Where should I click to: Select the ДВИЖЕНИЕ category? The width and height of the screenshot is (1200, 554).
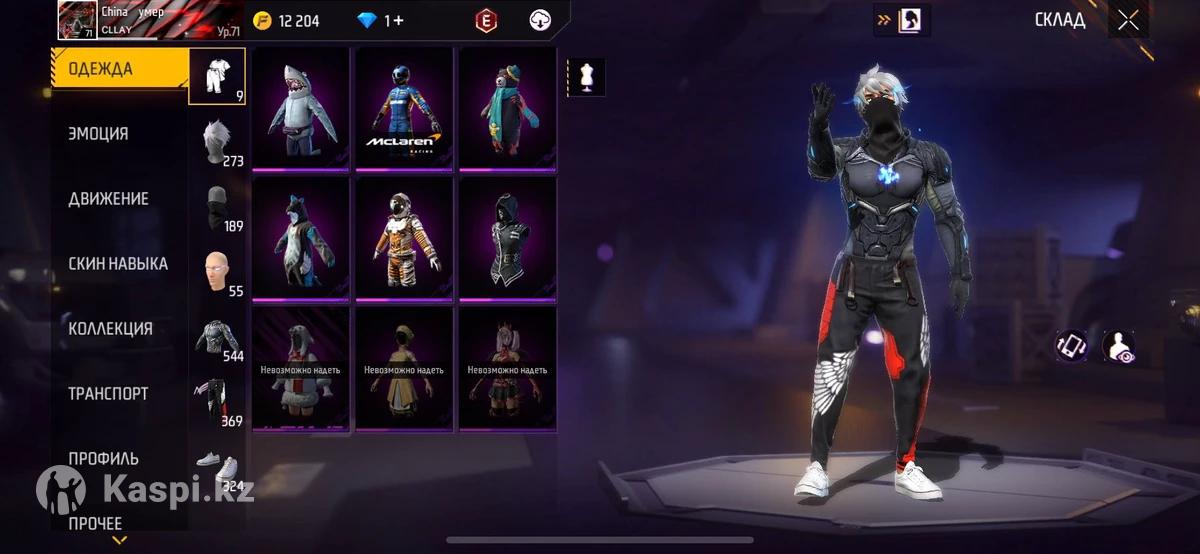[108, 199]
